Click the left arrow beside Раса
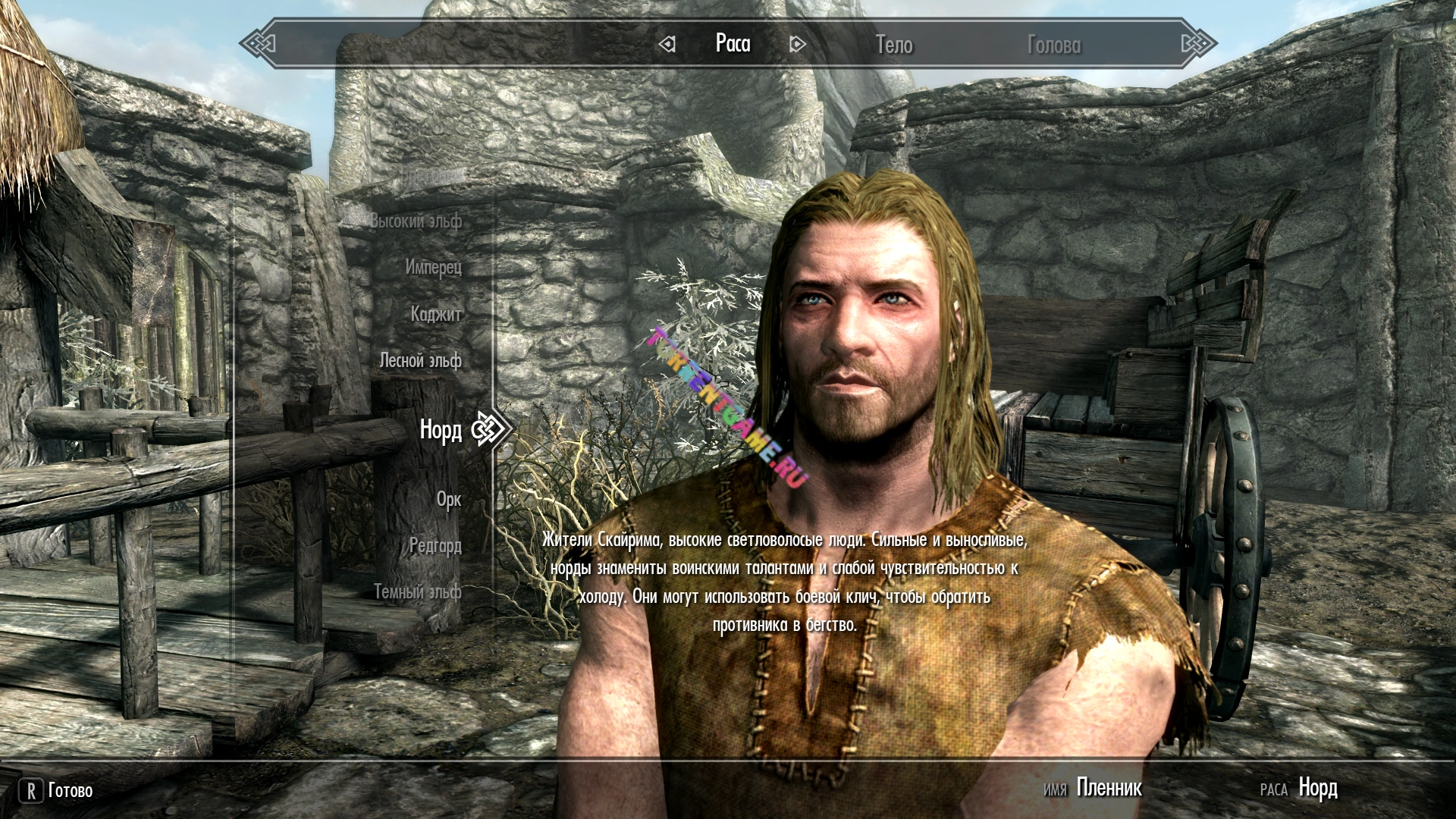This screenshot has height=819, width=1456. (667, 45)
